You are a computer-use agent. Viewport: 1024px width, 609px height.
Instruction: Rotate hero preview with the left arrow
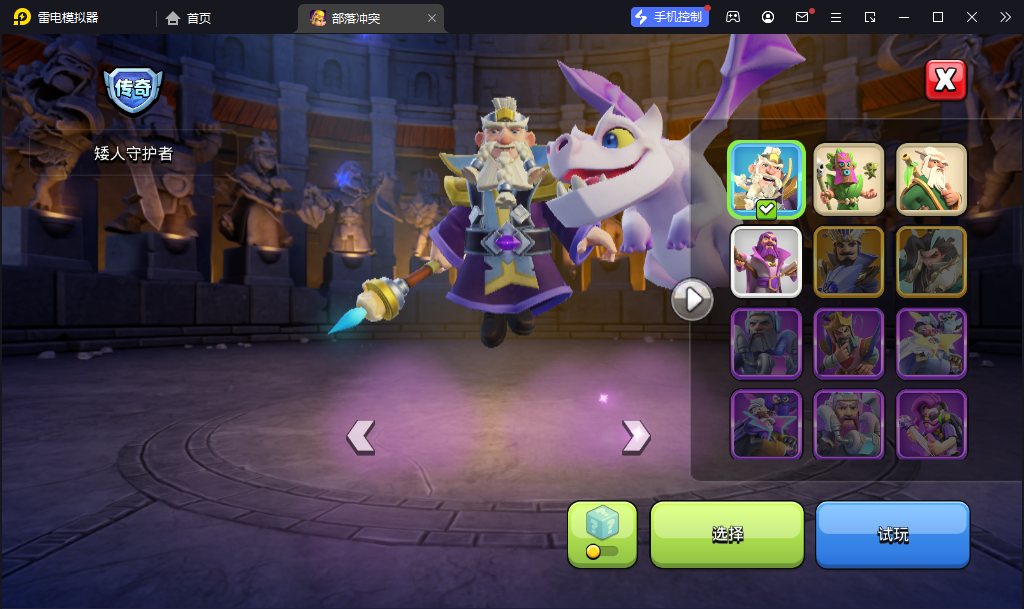[360, 436]
